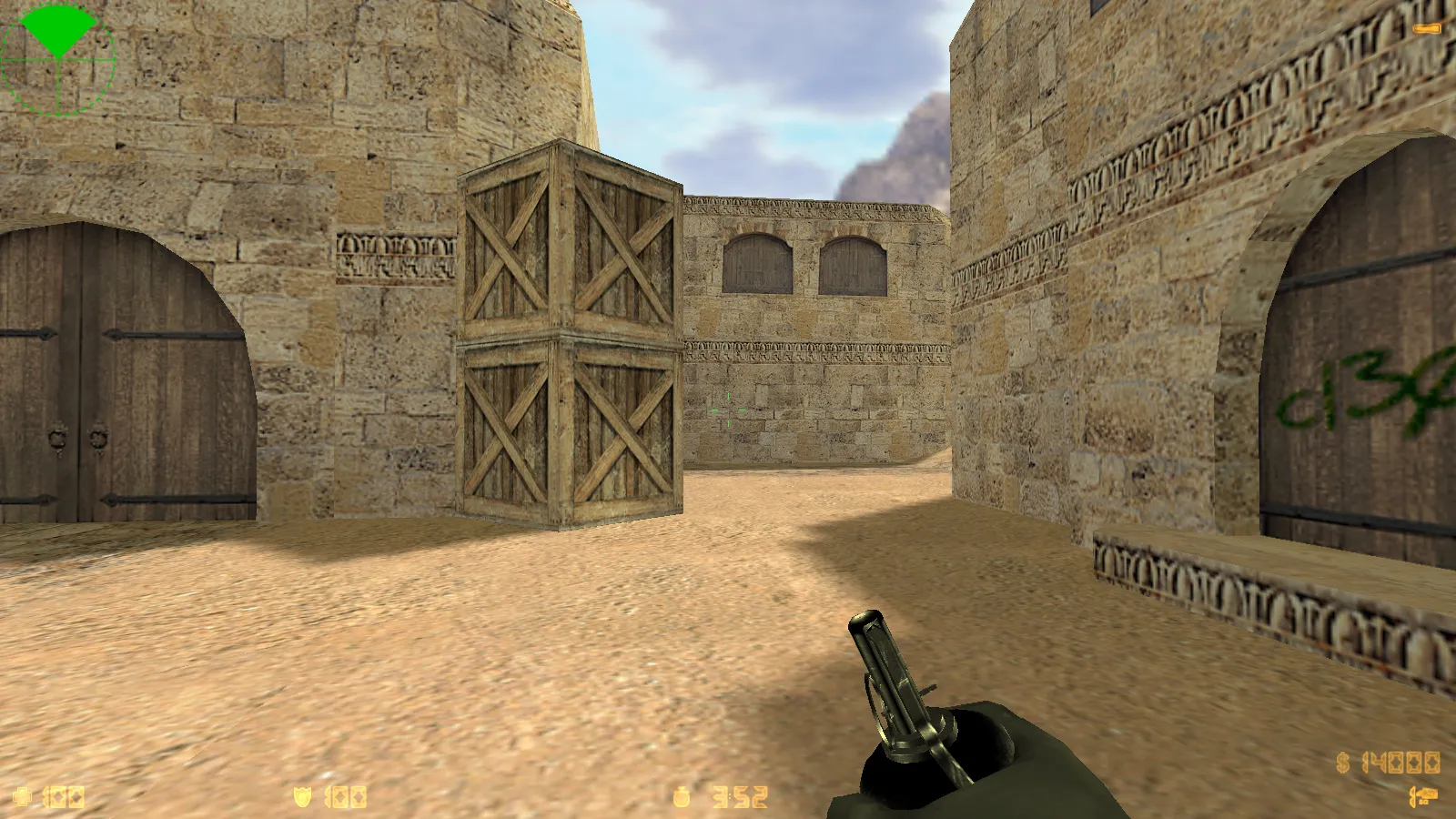Click the health cross icon
1456x819 pixels.
click(23, 794)
